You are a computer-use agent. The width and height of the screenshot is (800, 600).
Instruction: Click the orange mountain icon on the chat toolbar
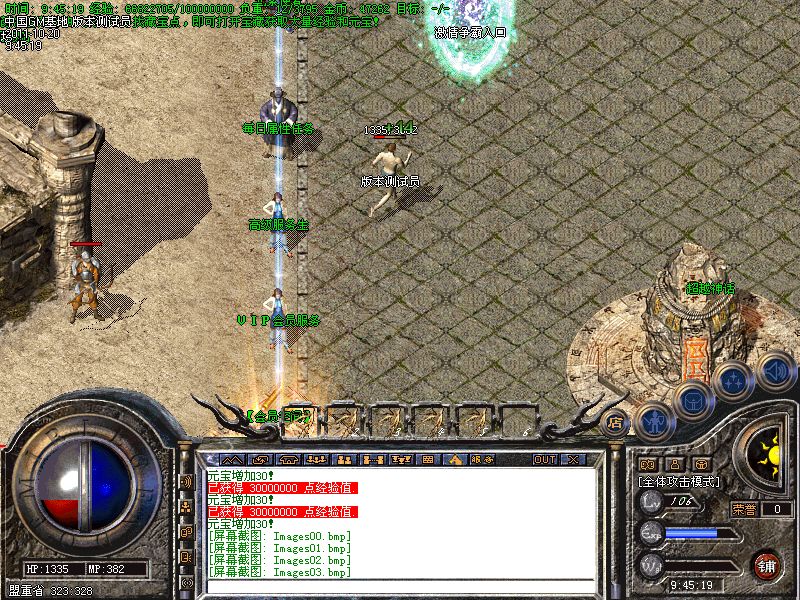click(455, 460)
